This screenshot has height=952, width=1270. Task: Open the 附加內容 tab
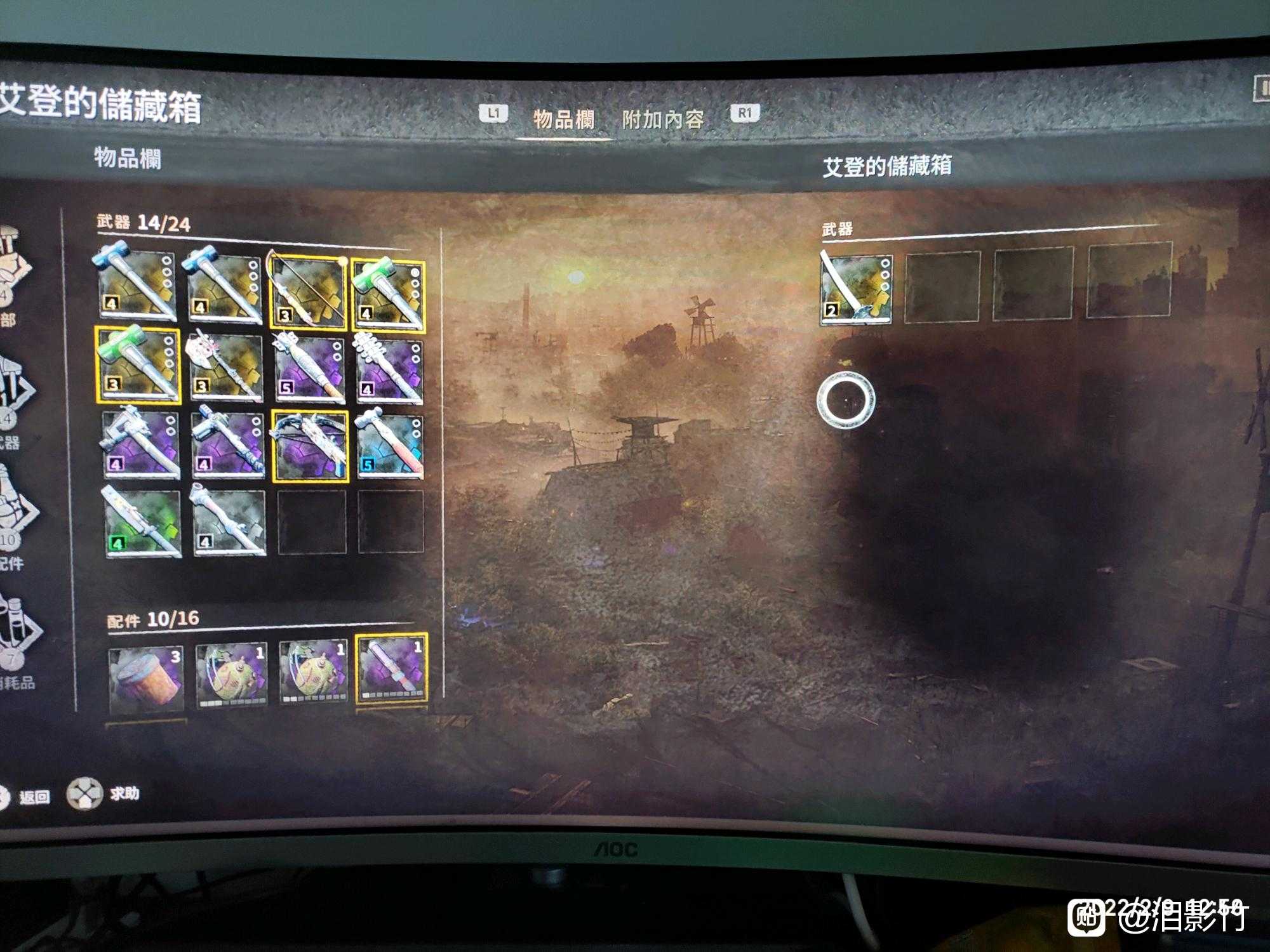664,116
